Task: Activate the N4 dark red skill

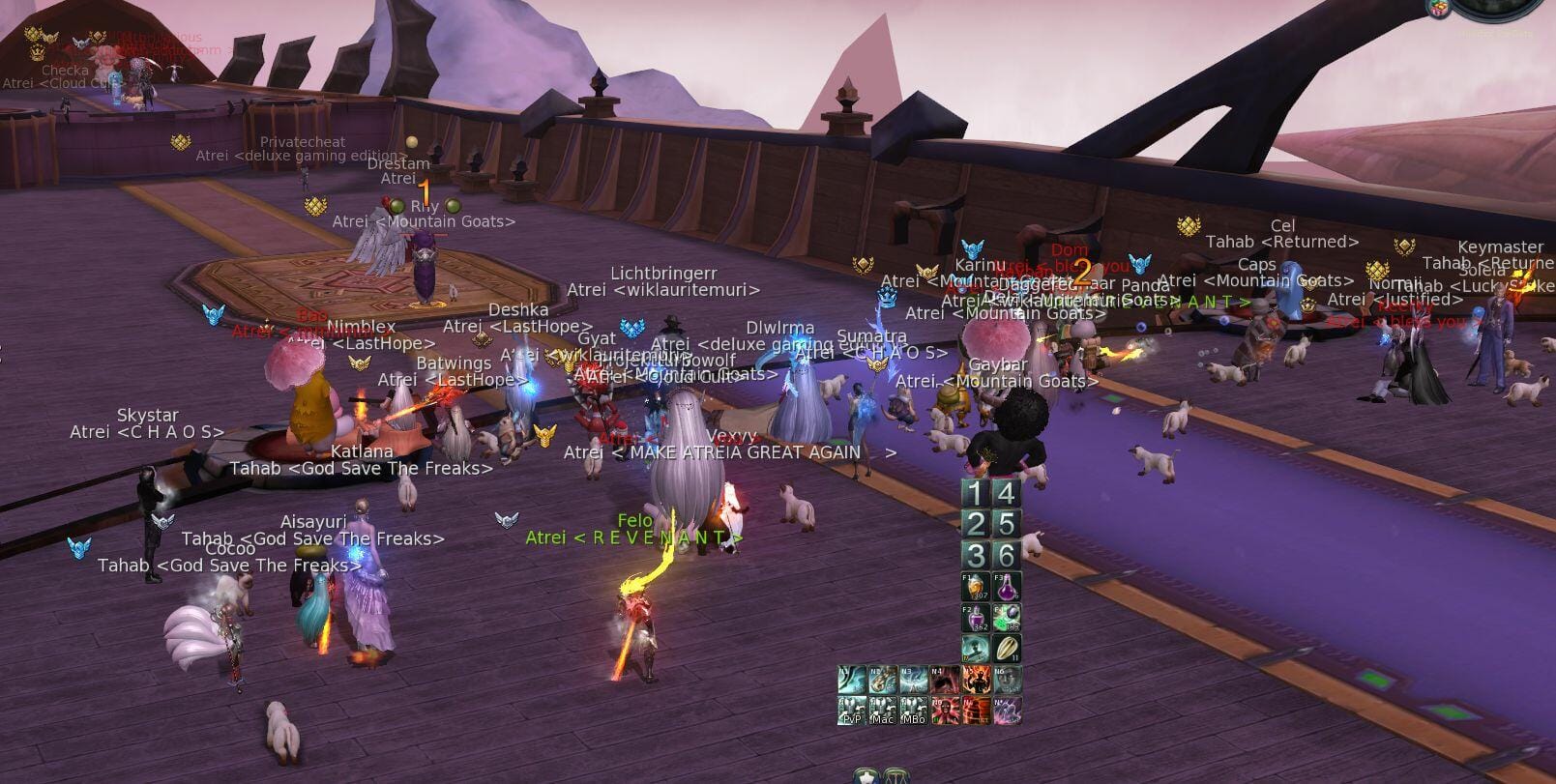Action: (x=945, y=680)
